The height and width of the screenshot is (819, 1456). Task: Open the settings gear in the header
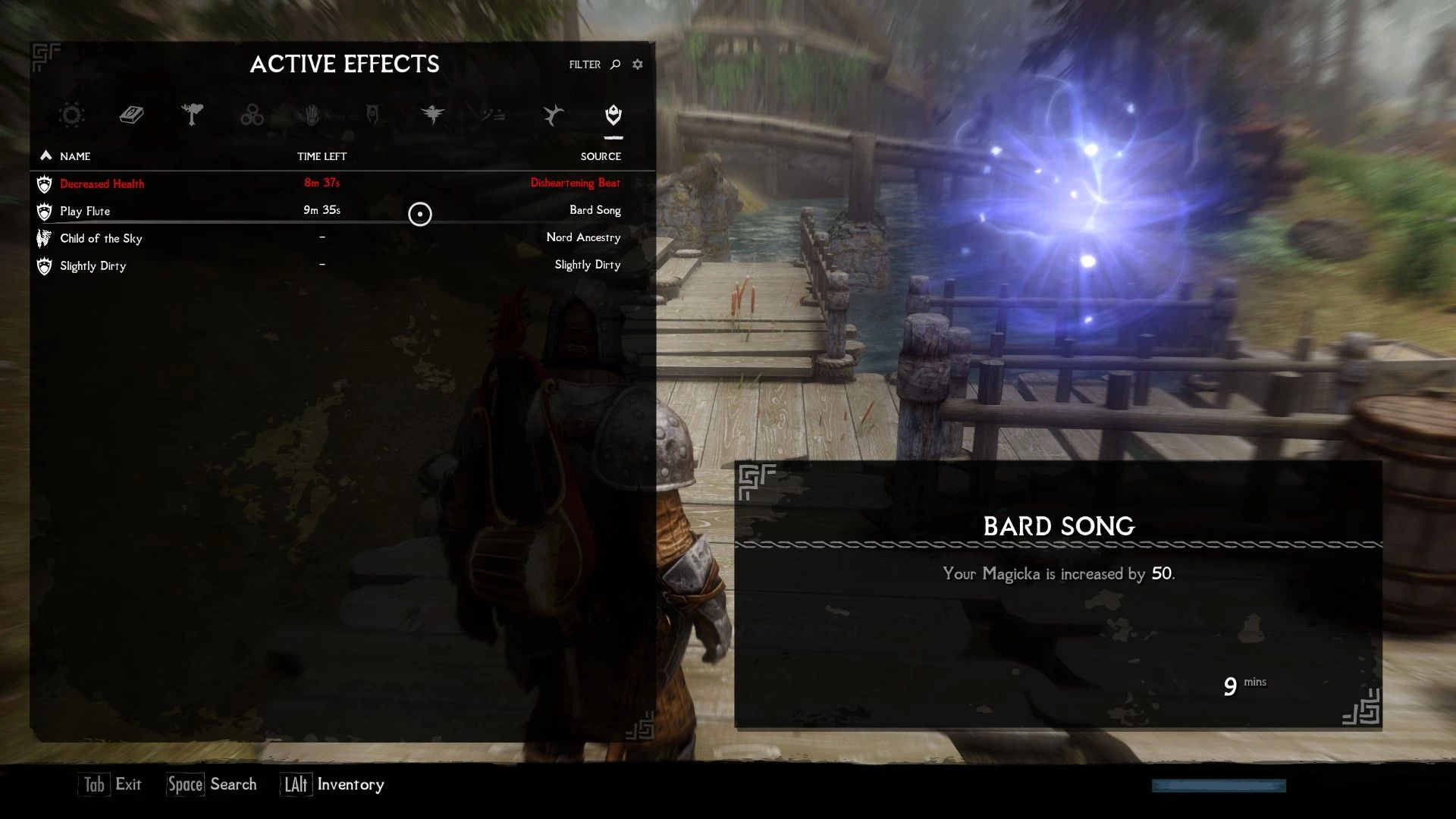coord(637,64)
